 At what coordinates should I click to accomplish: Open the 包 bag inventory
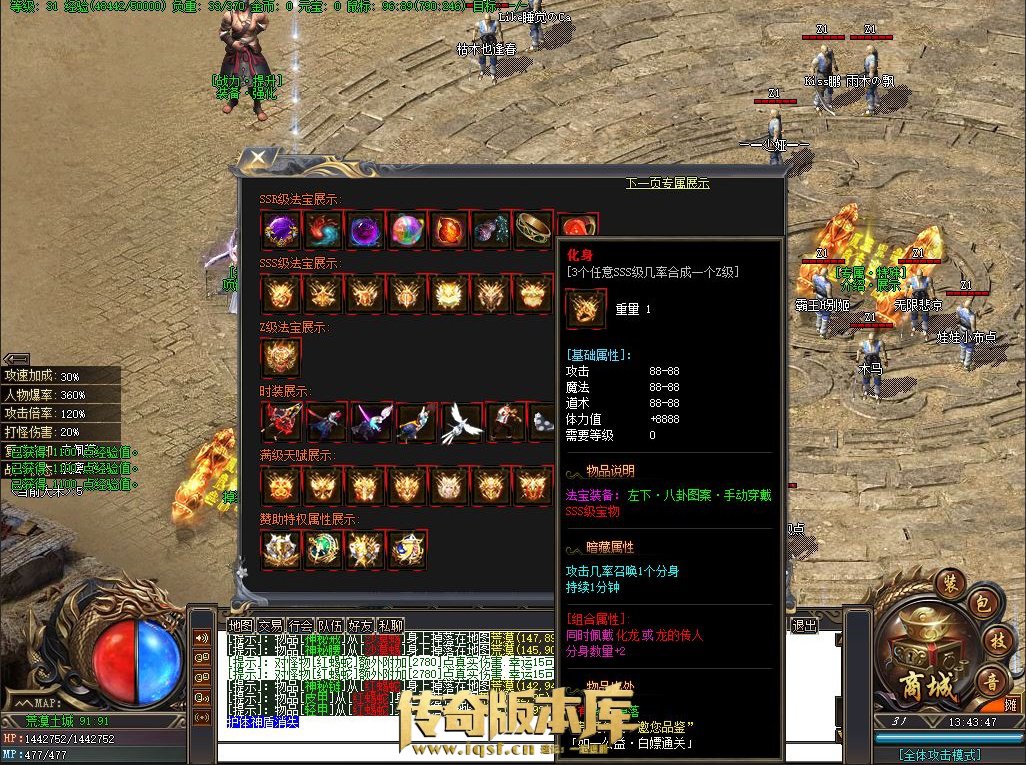coord(981,606)
